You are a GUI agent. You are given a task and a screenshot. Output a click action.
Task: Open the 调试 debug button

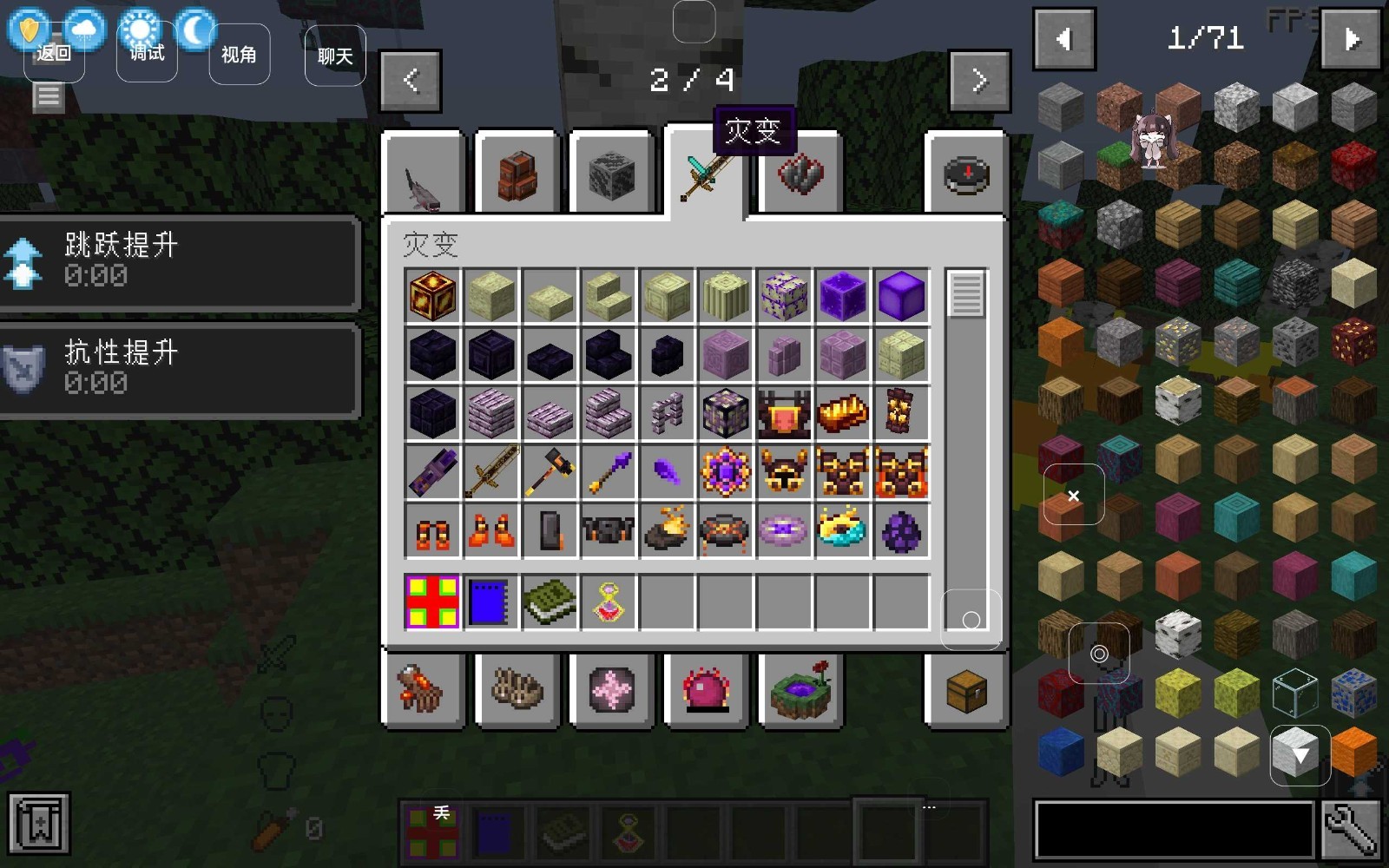pyautogui.click(x=147, y=54)
